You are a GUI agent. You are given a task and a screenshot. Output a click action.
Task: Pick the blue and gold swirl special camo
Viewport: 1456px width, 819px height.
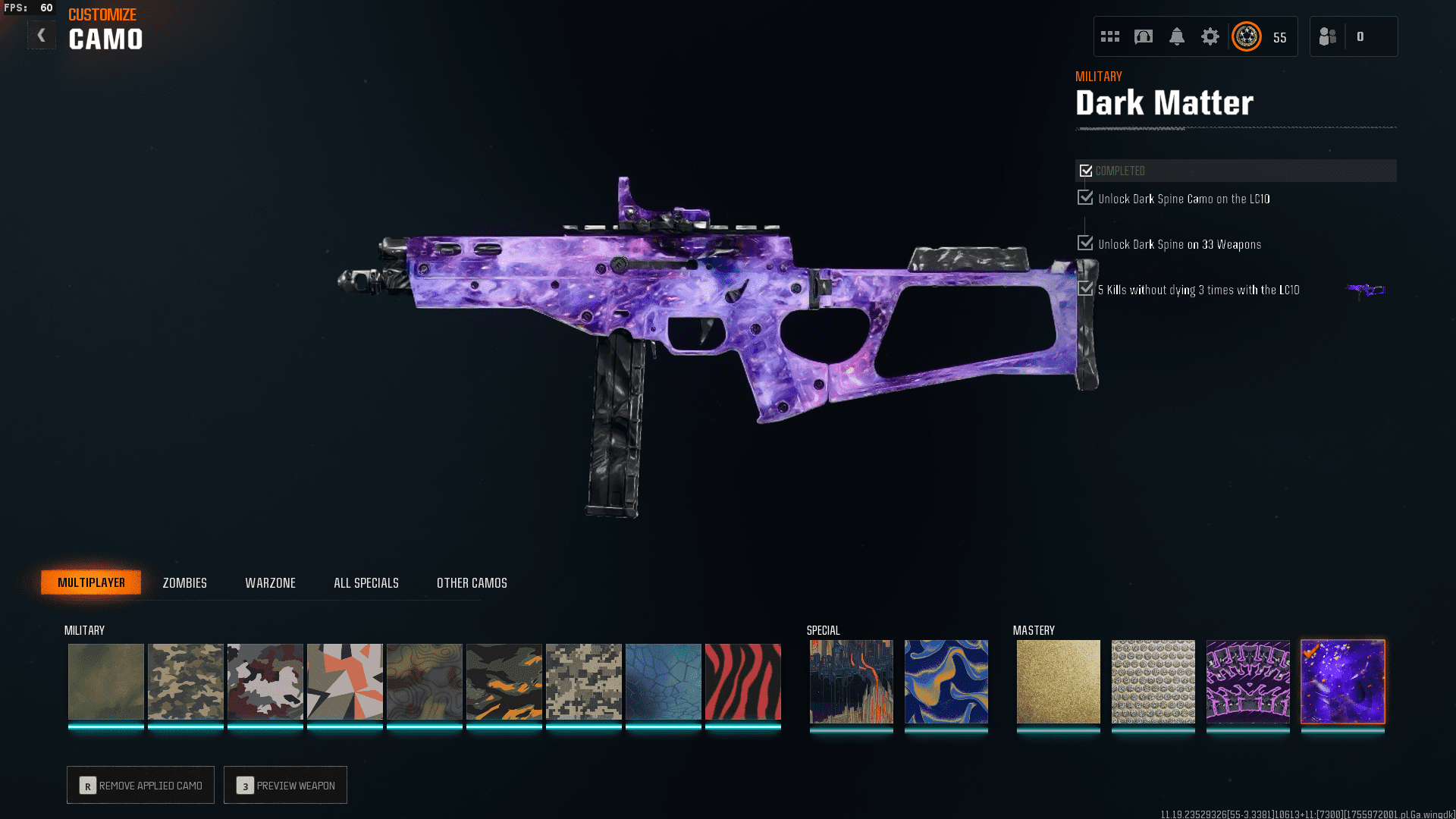coord(946,681)
